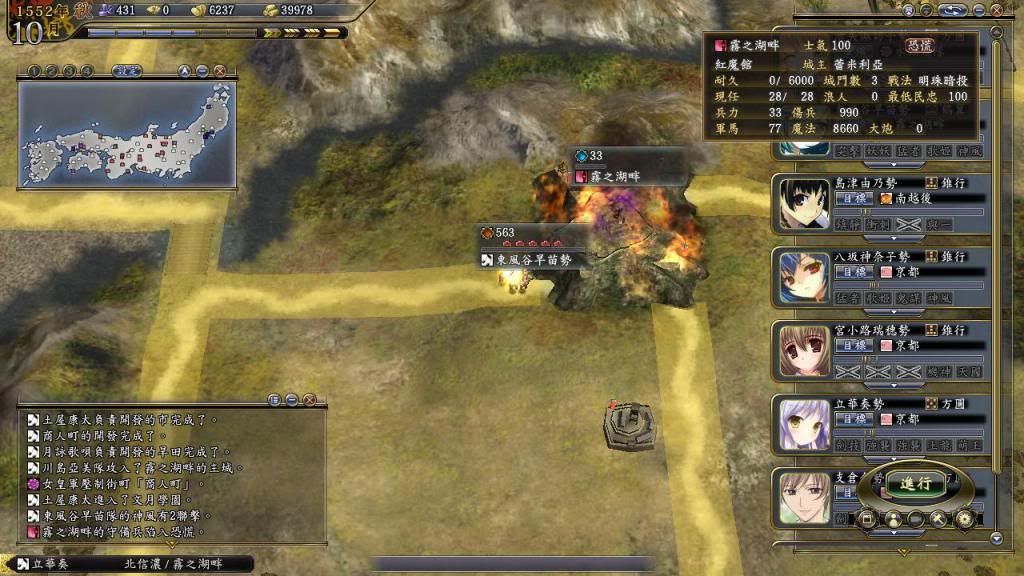This screenshot has height=576, width=1024.
Task: Select minimap preset number 1
Action: pyautogui.click(x=32, y=71)
